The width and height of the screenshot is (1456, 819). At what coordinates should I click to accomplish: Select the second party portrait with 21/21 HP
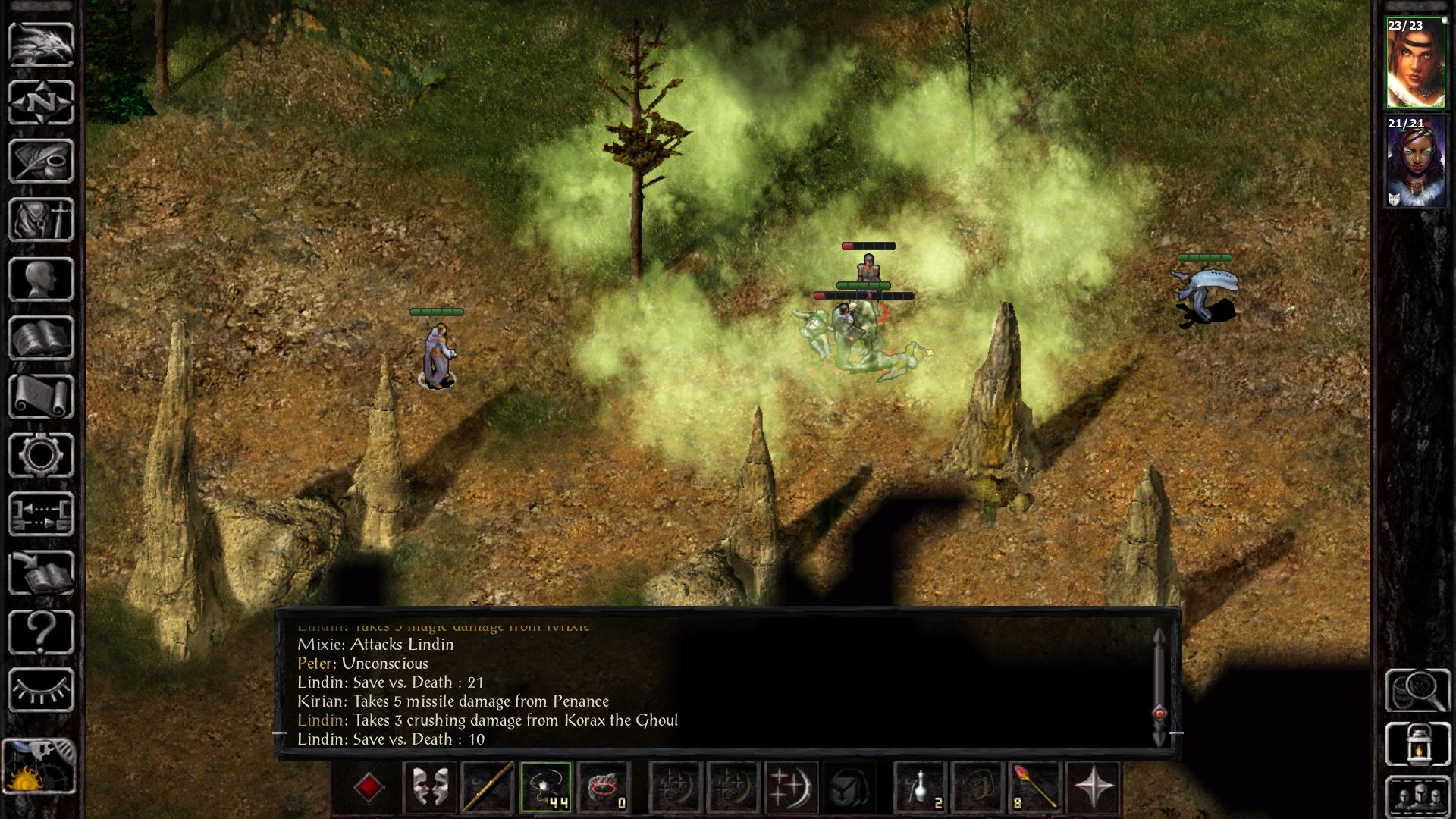[x=1415, y=162]
